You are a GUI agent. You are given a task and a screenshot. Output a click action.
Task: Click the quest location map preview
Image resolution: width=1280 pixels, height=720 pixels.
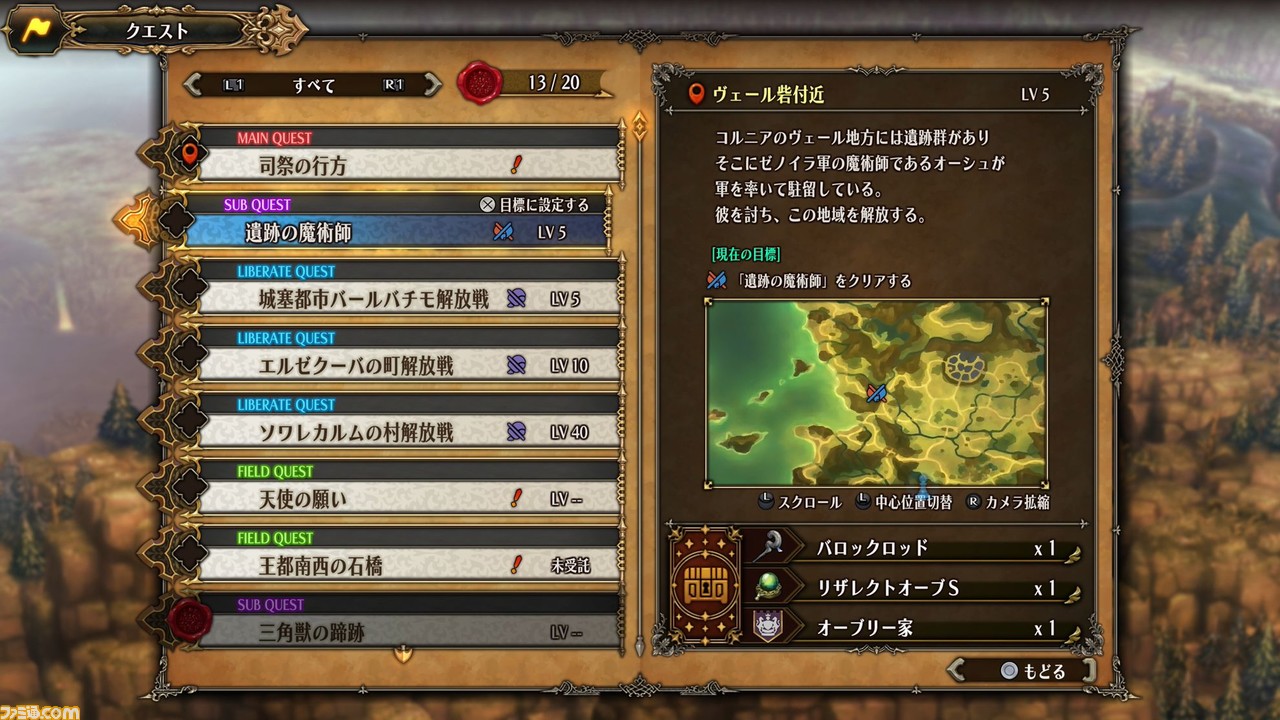point(876,393)
